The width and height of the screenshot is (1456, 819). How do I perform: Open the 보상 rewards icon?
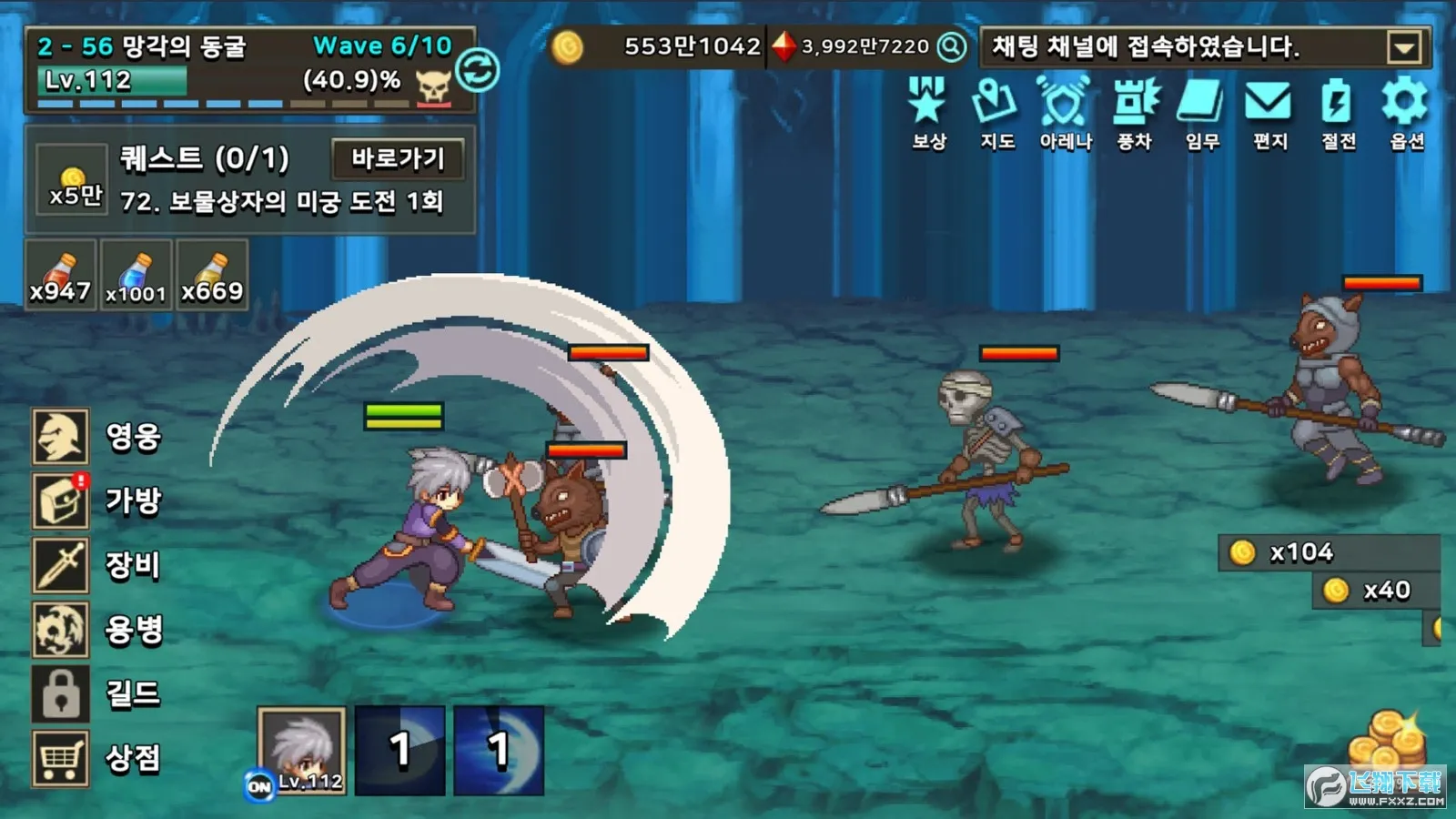pyautogui.click(x=928, y=112)
